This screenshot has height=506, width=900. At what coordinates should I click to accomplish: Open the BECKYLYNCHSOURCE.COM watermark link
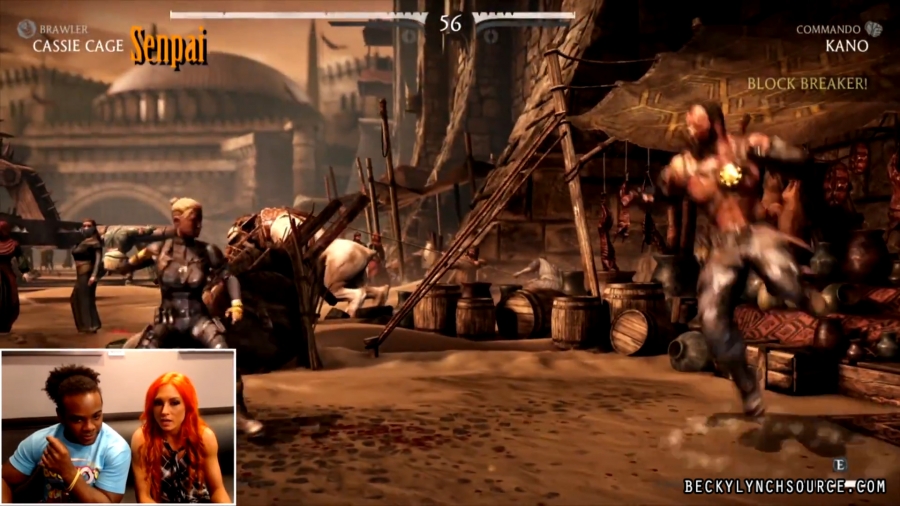(x=785, y=486)
